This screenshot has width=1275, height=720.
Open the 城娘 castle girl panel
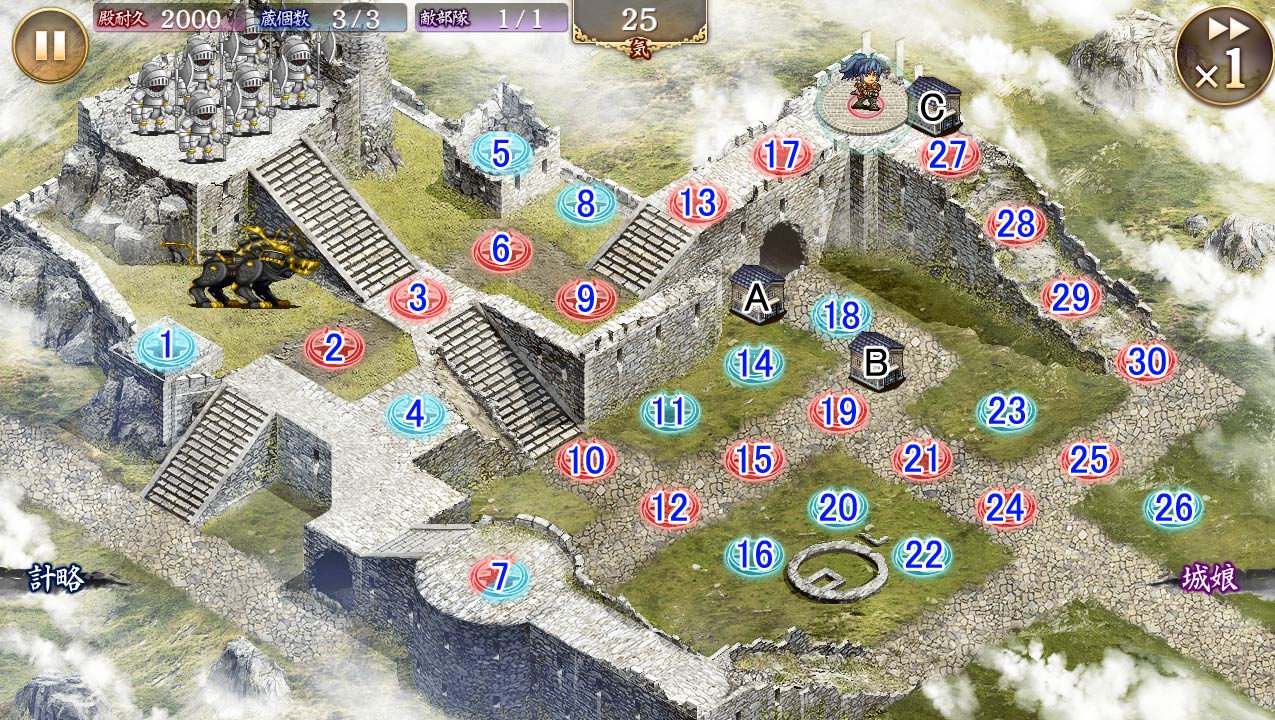pos(1210,579)
